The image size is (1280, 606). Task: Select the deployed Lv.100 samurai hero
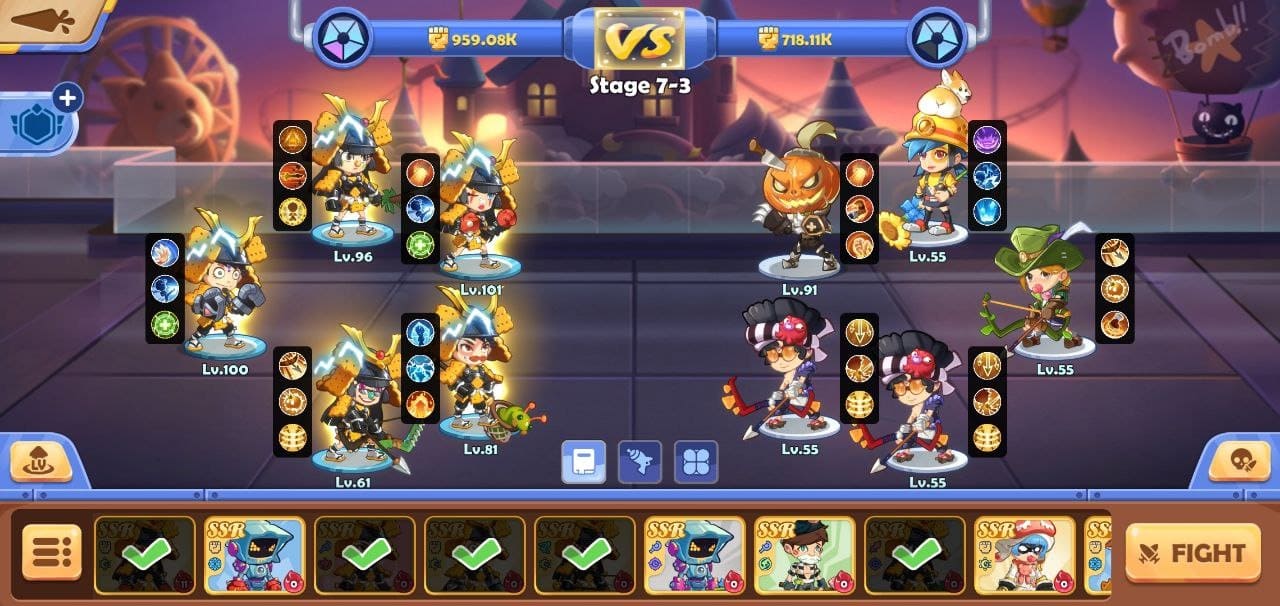(224, 290)
